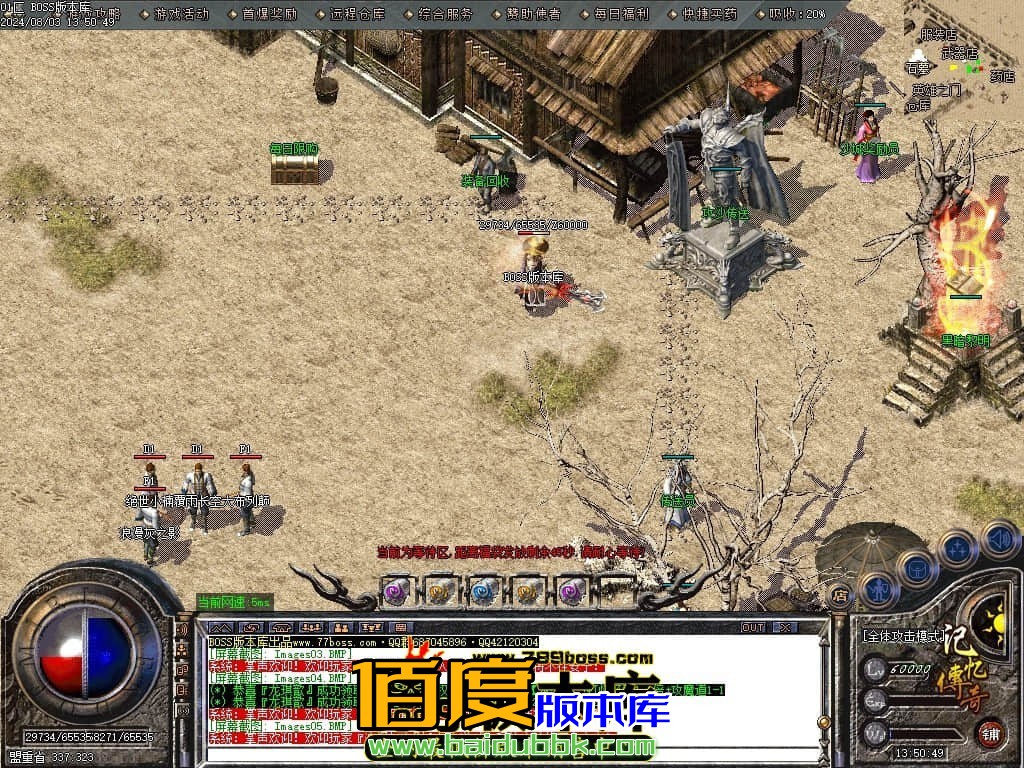Close the chat panel with the X button
The width and height of the screenshot is (1024, 768).
(785, 627)
